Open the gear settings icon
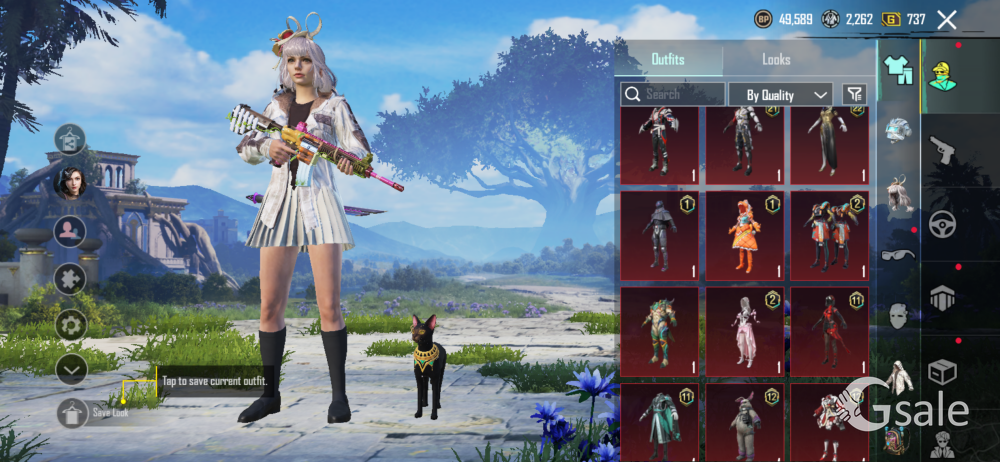This screenshot has width=1000, height=462. coord(70,324)
